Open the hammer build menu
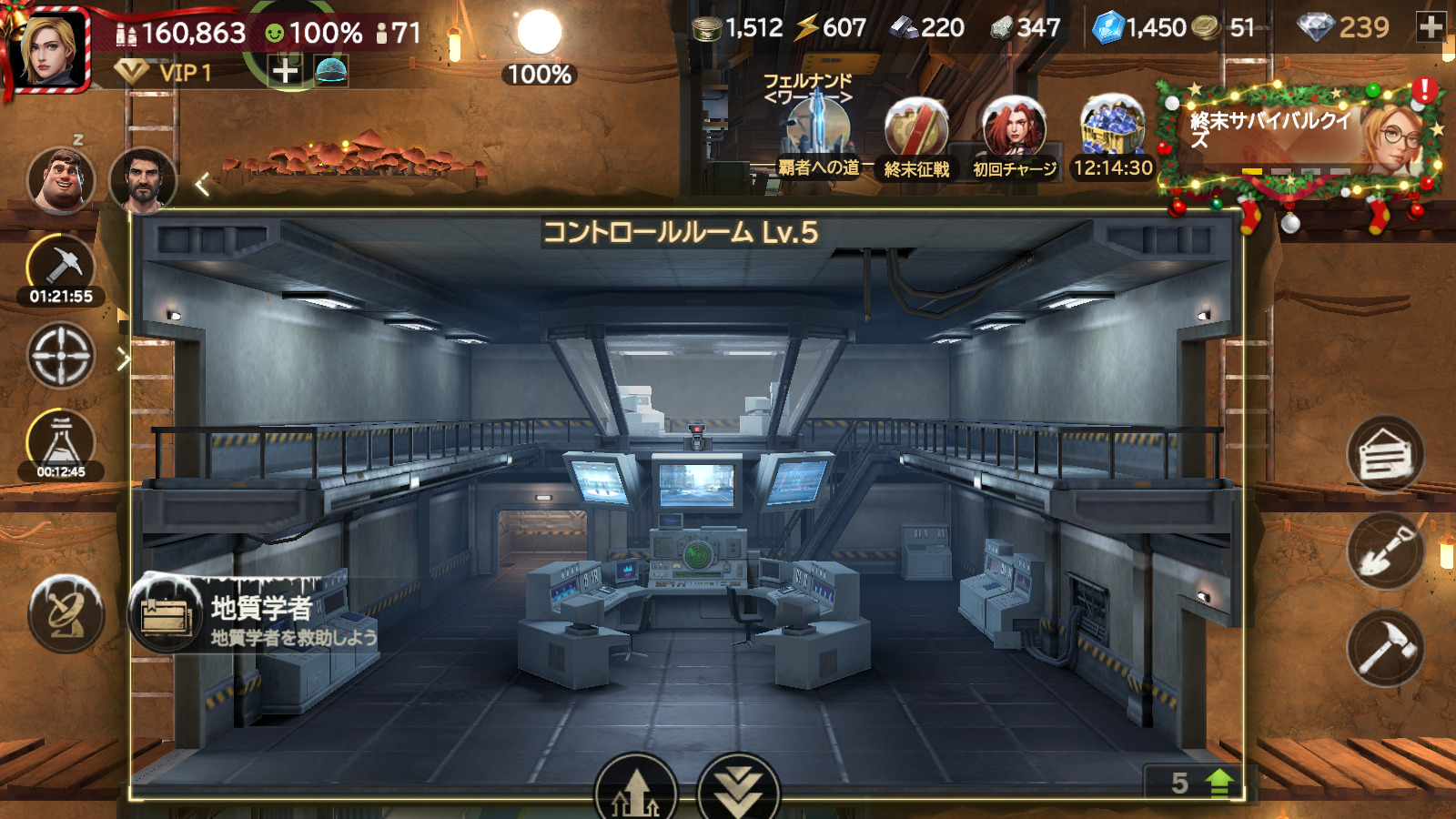The width and height of the screenshot is (1456, 819). click(1385, 648)
